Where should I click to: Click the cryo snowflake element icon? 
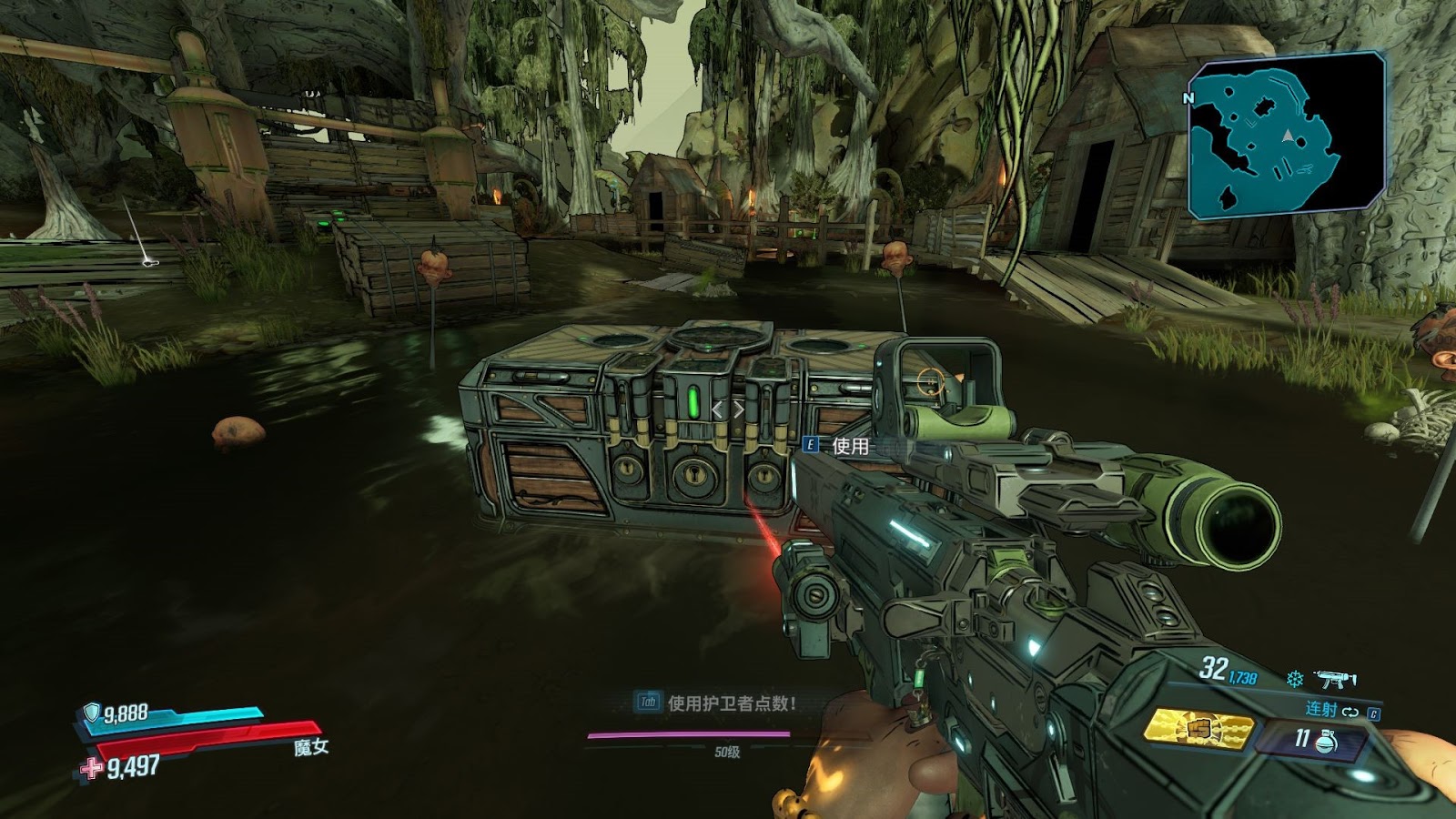pos(1294,679)
